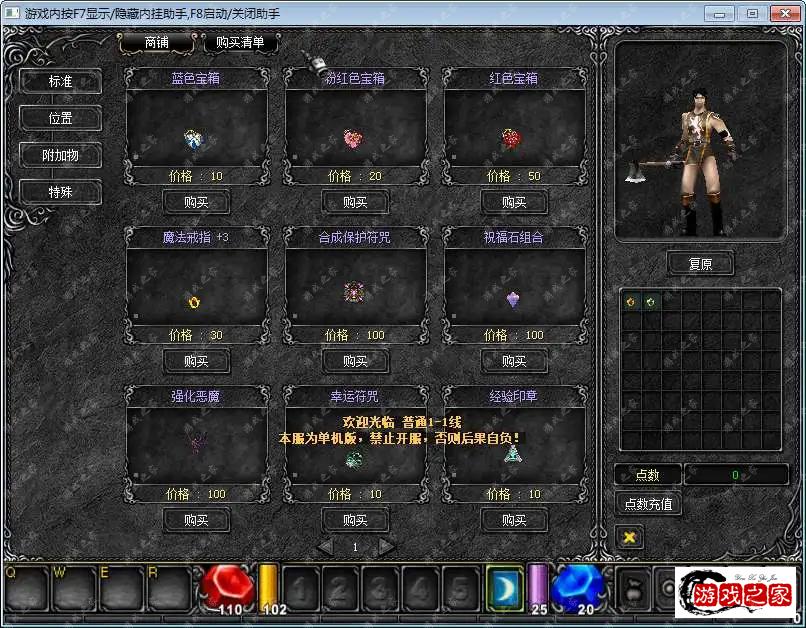Open the 点数充值 recharge option
This screenshot has height=628, width=806.
[x=648, y=504]
